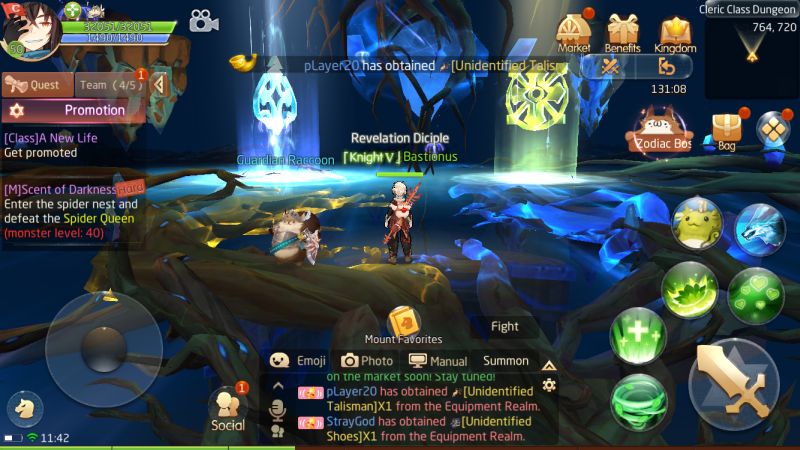Viewport: 800px width, 450px height.
Task: Tap the Fight button
Action: 505,326
